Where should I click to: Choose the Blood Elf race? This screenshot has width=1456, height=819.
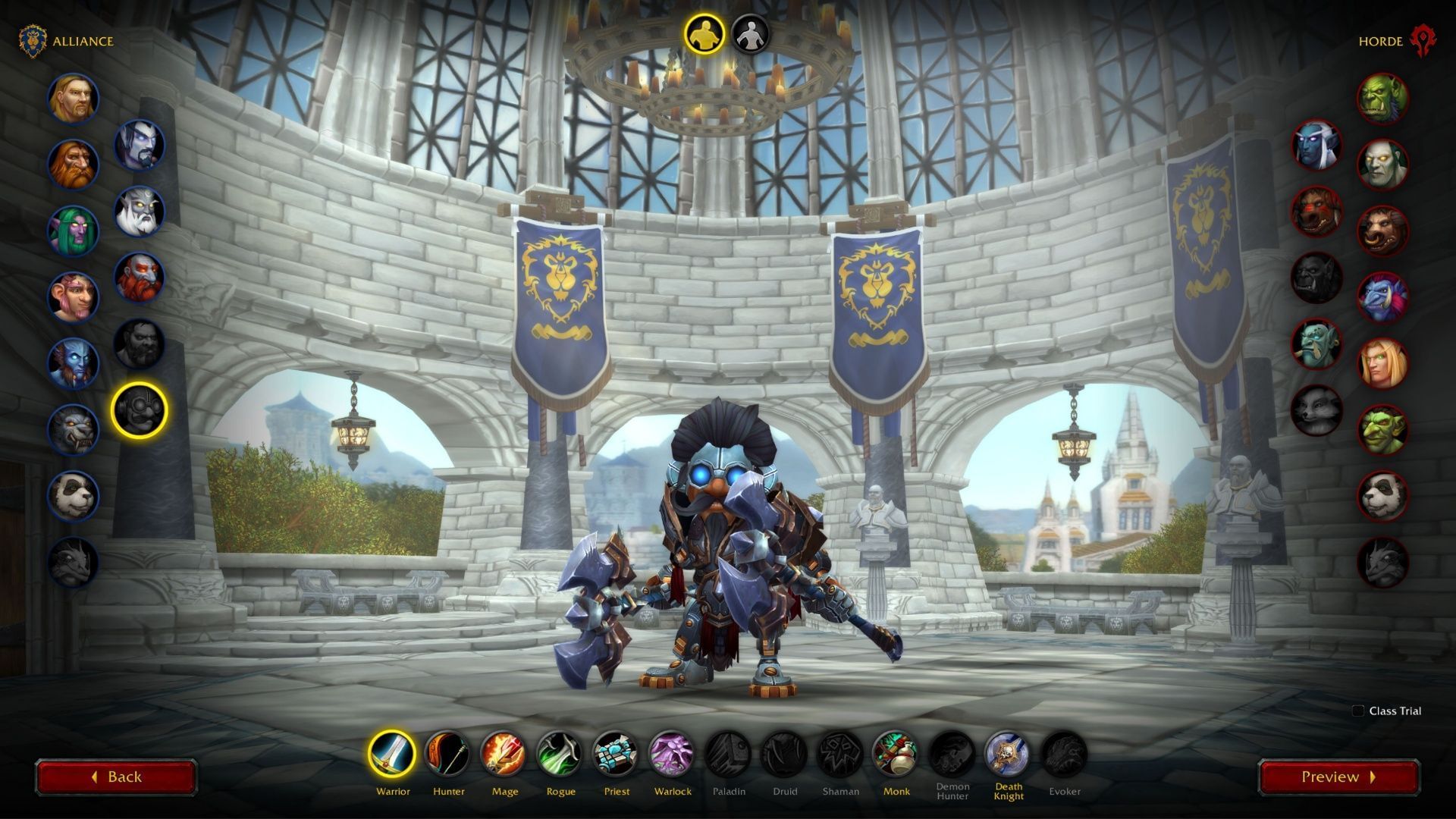pos(1382,363)
